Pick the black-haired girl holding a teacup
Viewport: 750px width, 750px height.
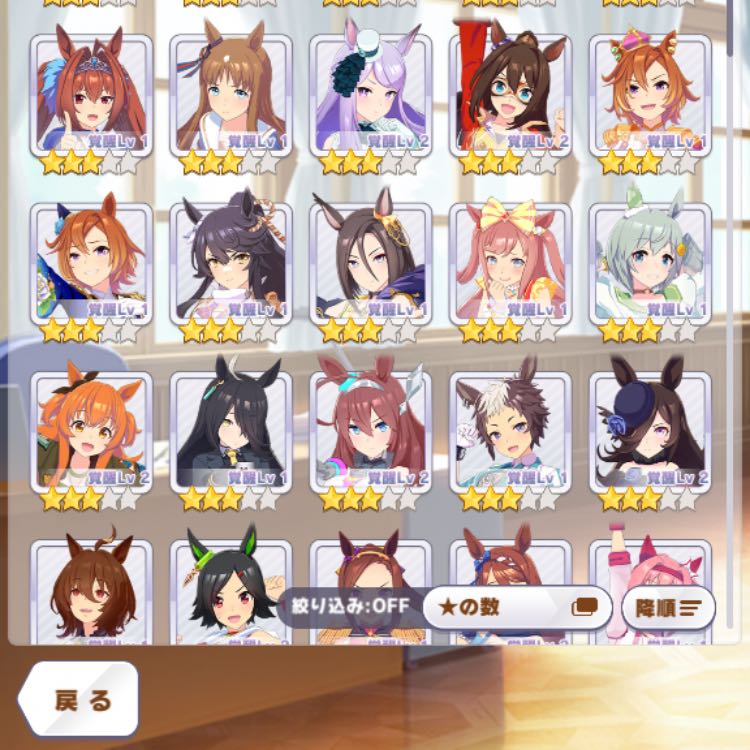231,263
